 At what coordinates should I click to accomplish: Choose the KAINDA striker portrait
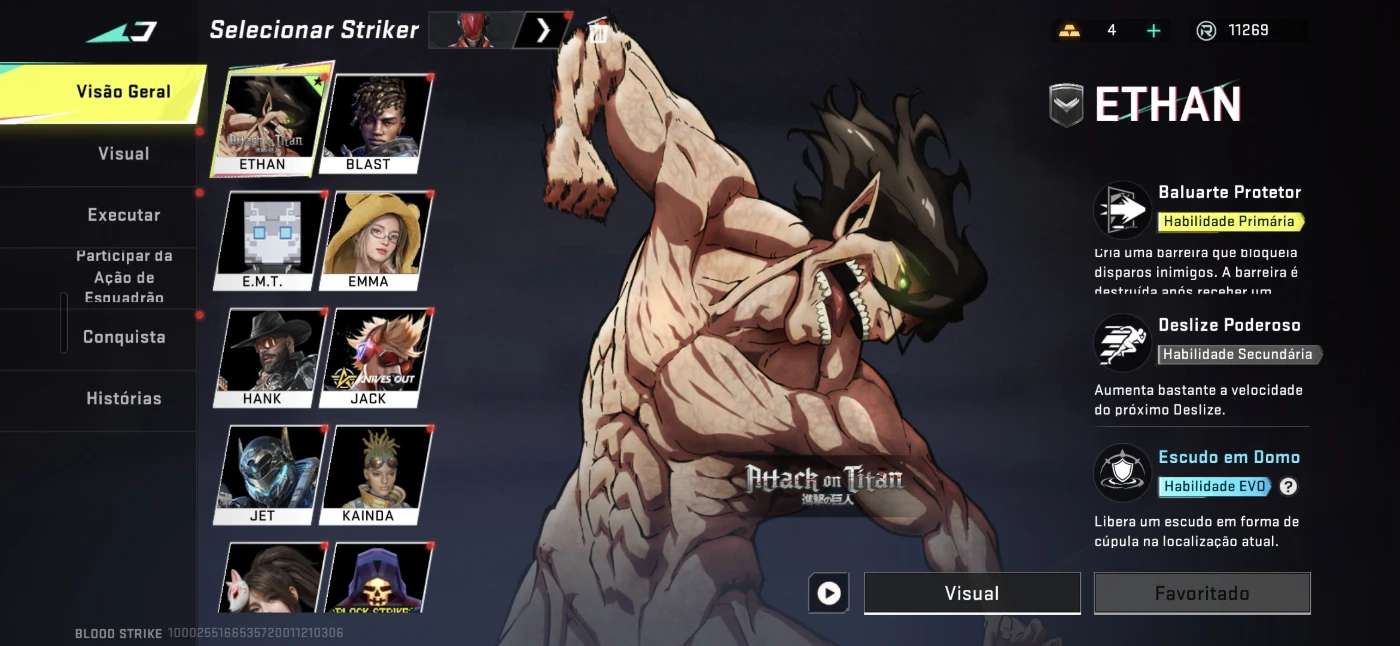373,474
